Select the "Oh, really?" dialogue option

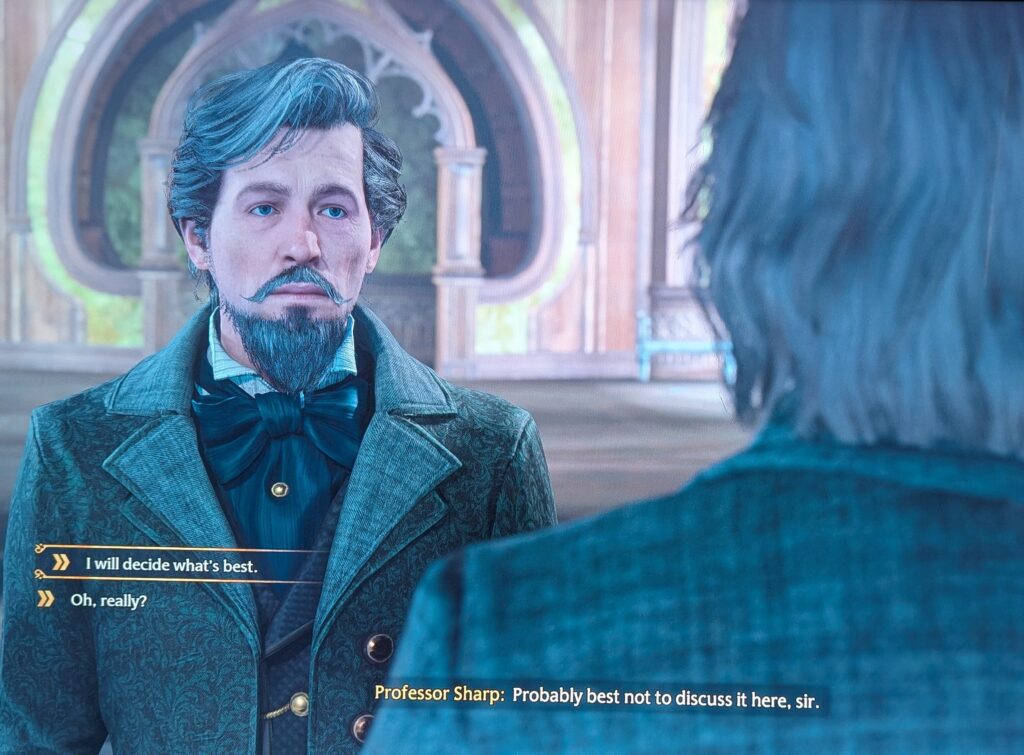[x=107, y=600]
